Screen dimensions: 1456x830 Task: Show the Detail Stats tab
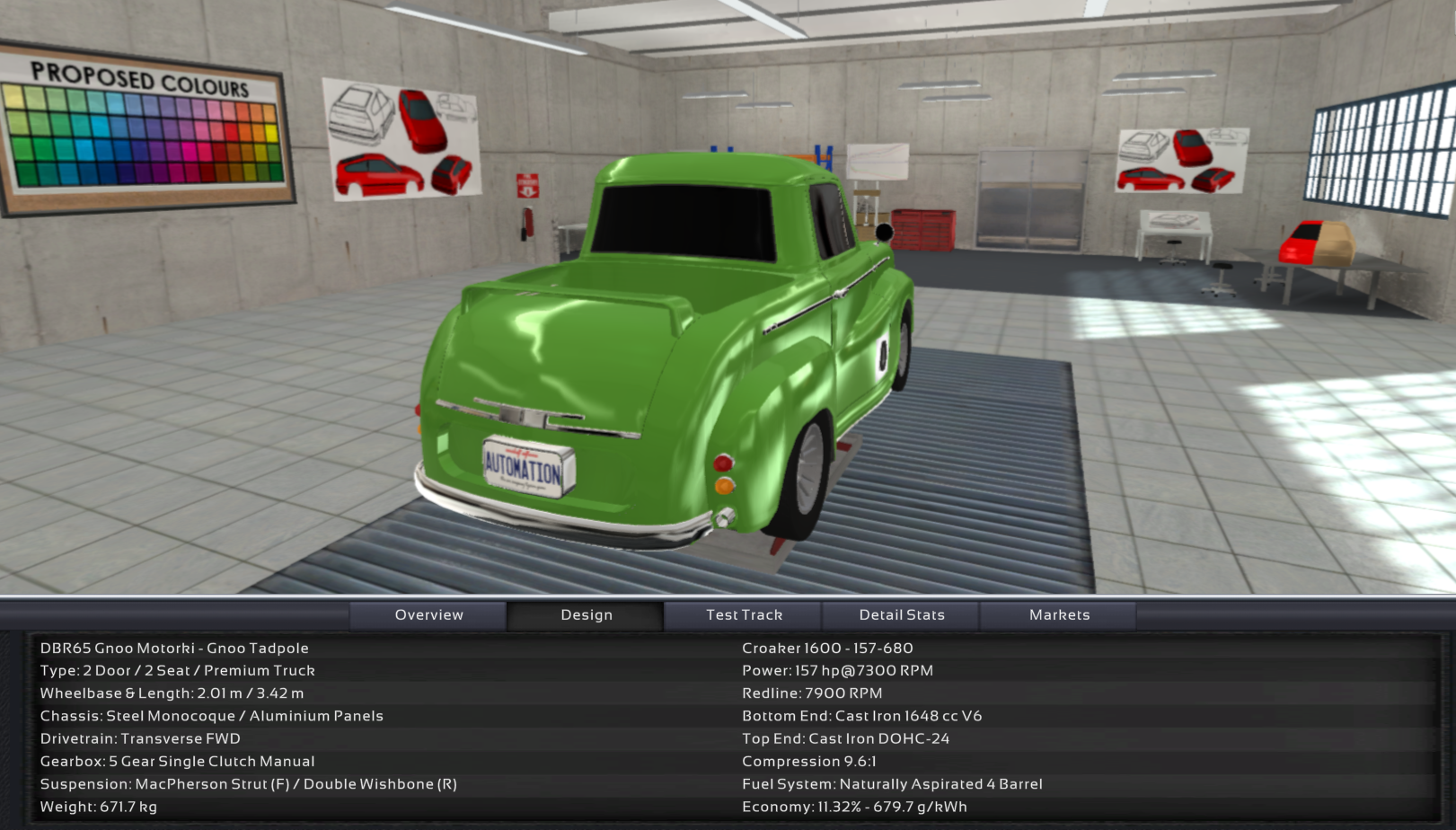coord(901,615)
